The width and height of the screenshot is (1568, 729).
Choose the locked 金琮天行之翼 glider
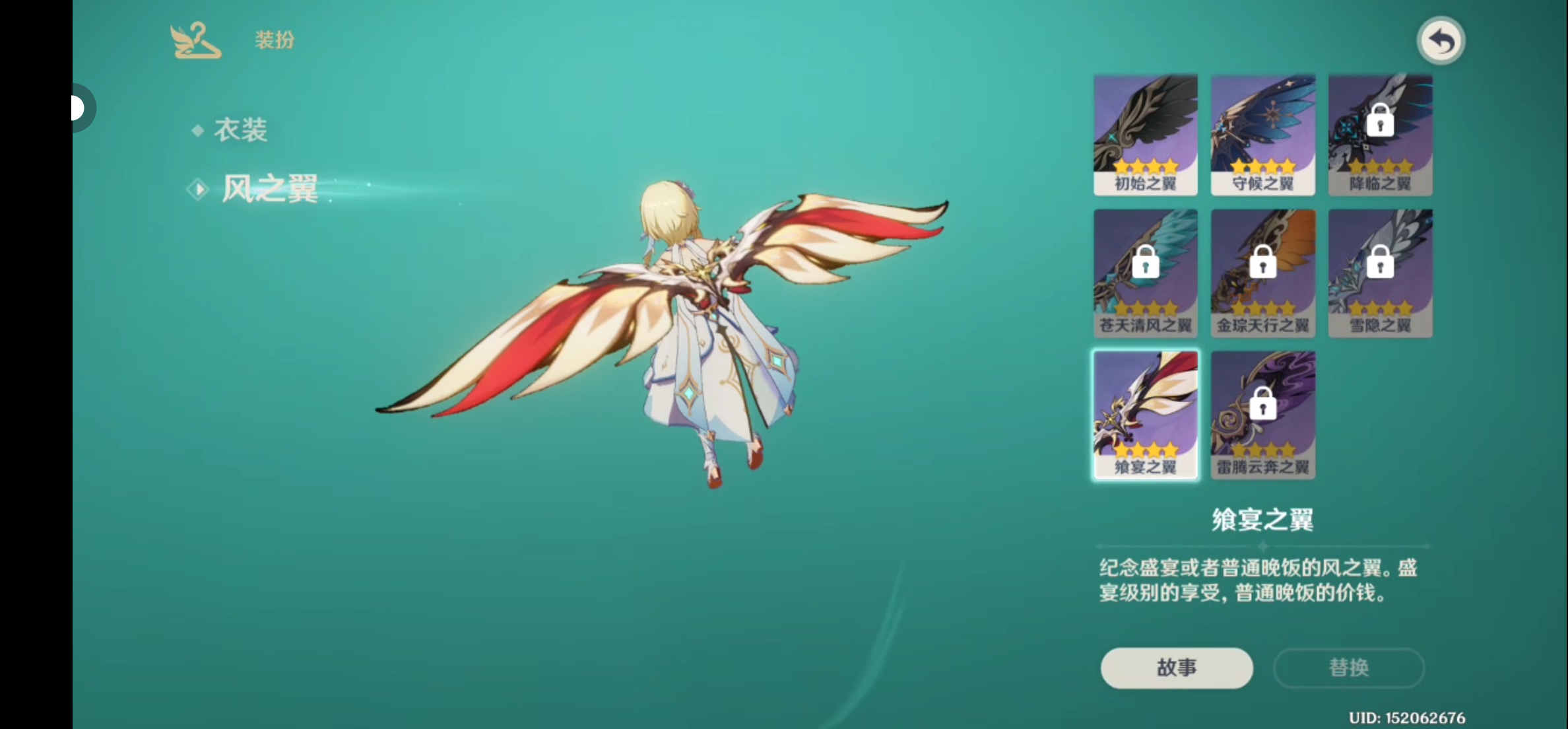[1262, 273]
